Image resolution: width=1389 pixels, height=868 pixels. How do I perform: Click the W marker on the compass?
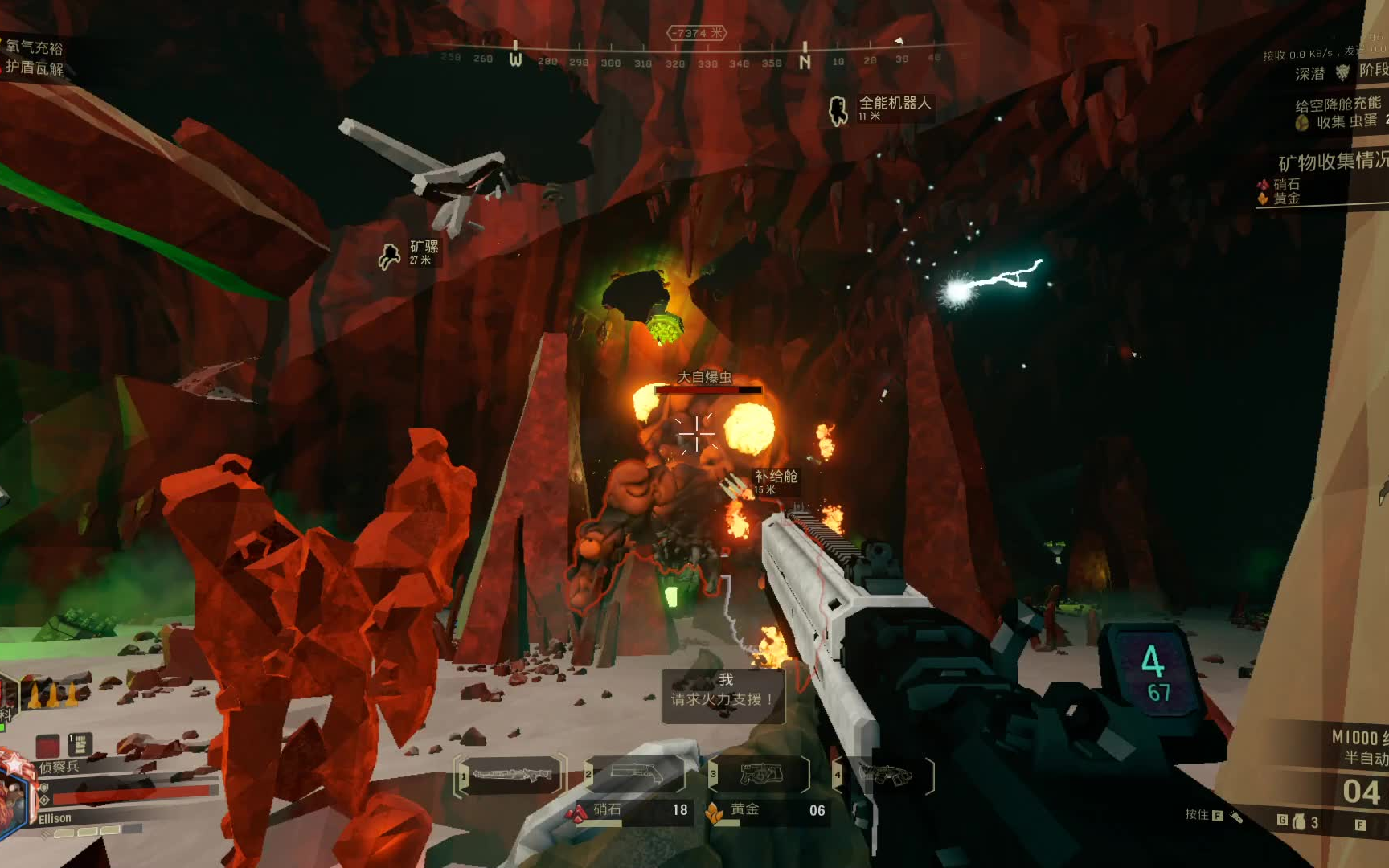pyautogui.click(x=516, y=59)
